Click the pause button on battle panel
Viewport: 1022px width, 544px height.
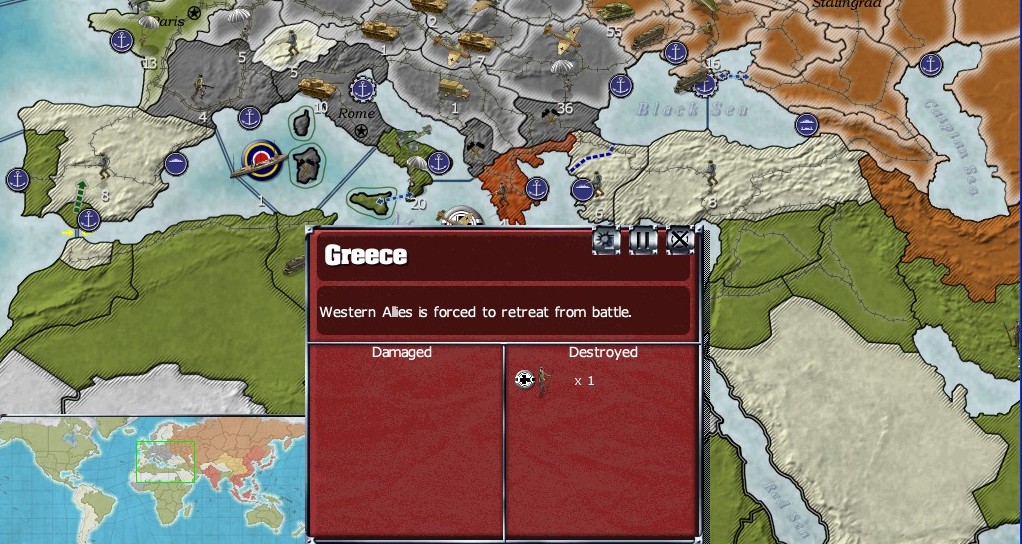pyautogui.click(x=642, y=240)
